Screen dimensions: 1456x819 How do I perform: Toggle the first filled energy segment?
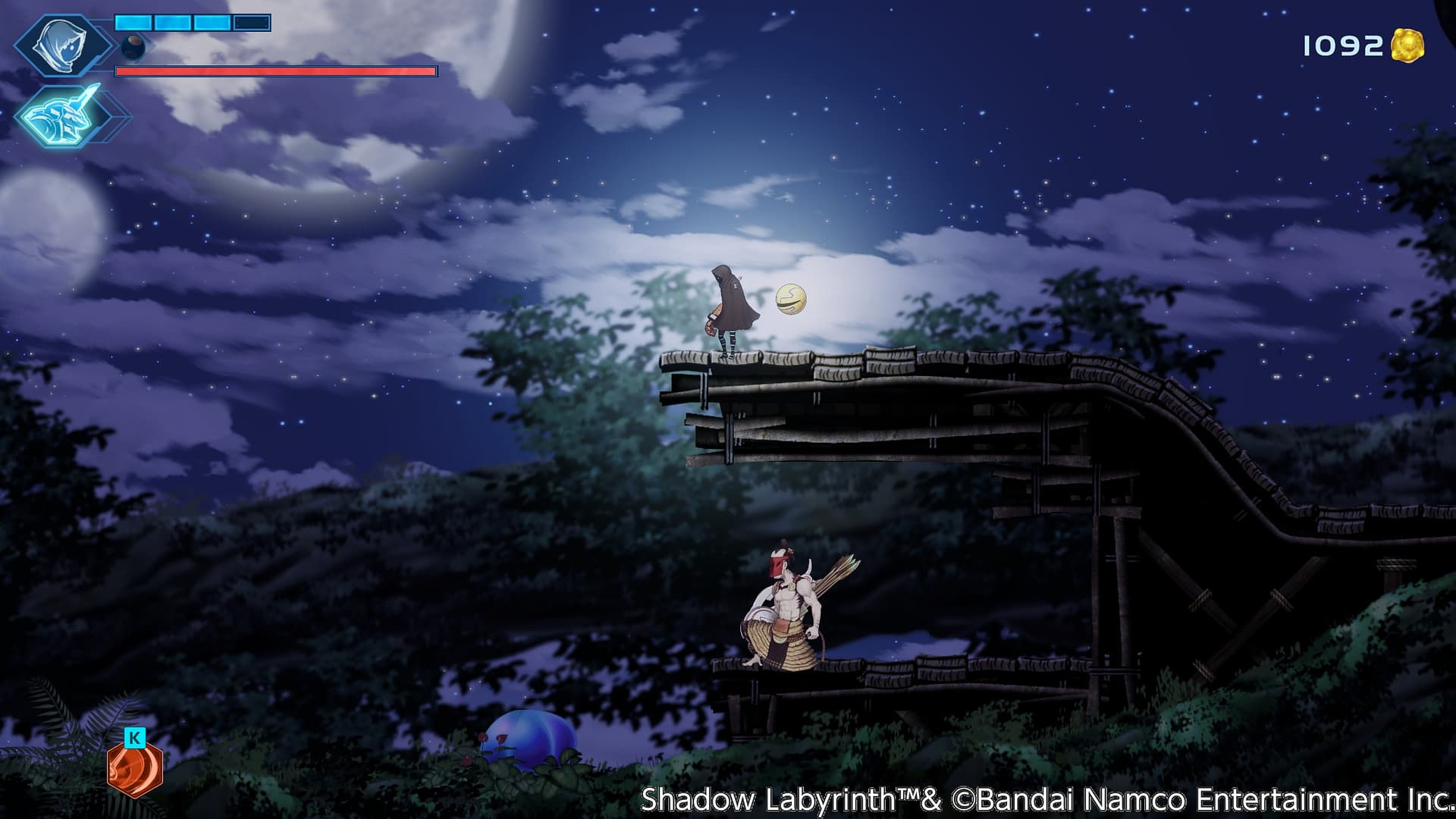tap(133, 22)
